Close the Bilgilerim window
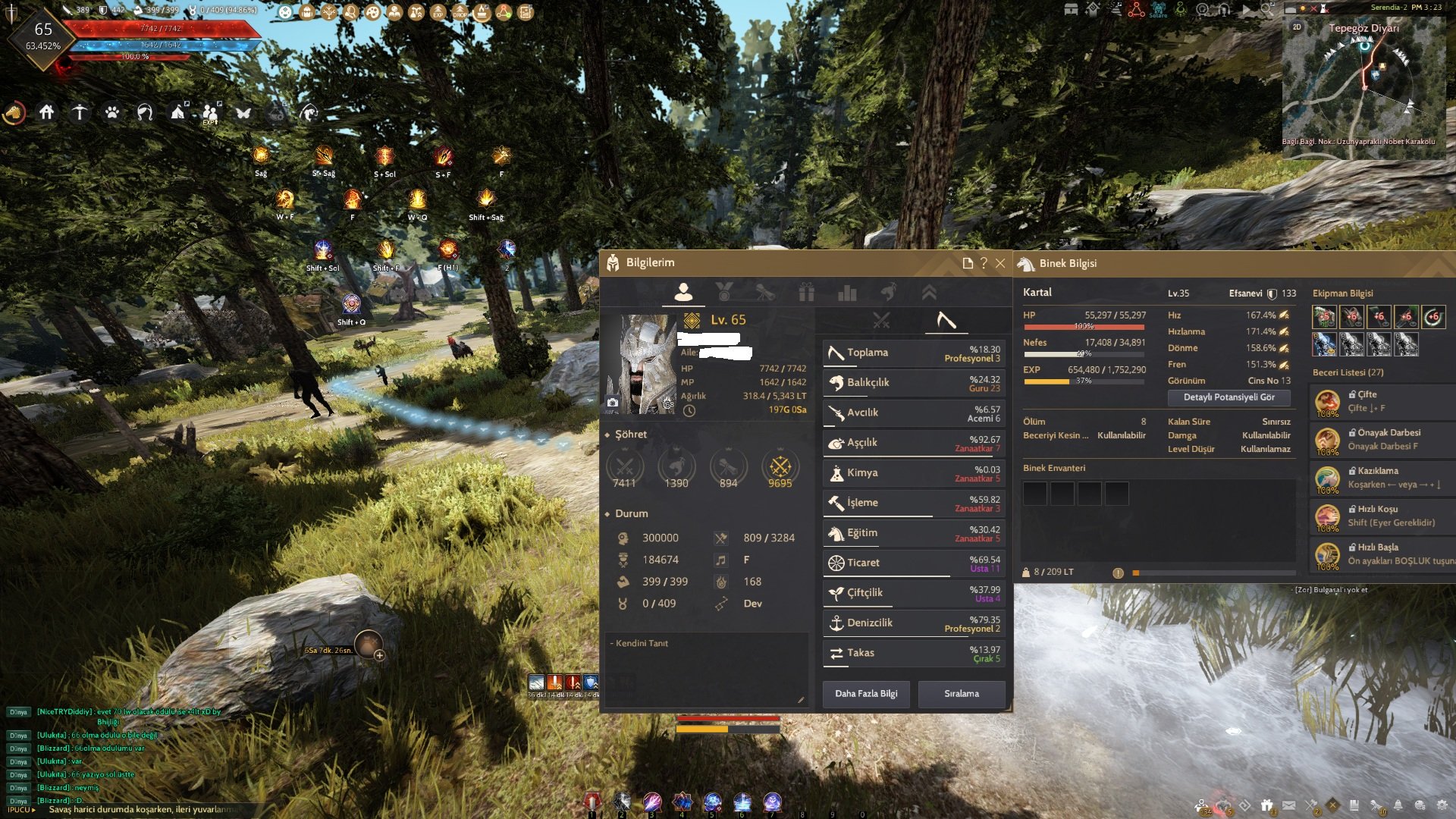Image resolution: width=1456 pixels, height=819 pixels. click(x=1000, y=263)
